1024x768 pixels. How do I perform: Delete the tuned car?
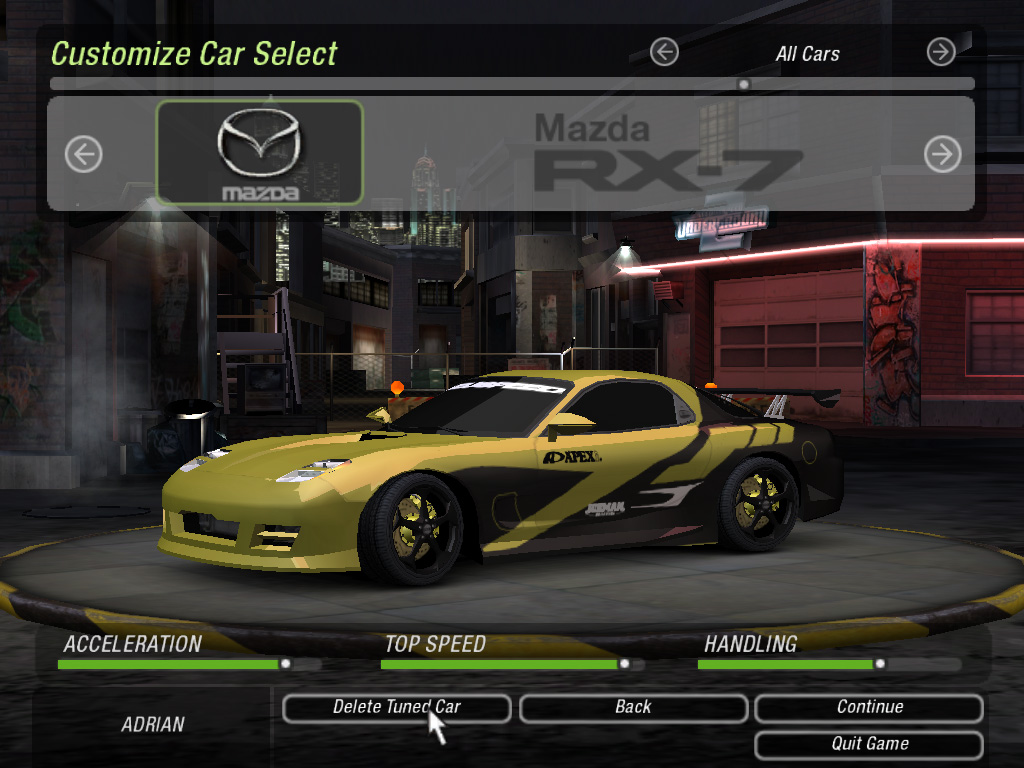(396, 708)
